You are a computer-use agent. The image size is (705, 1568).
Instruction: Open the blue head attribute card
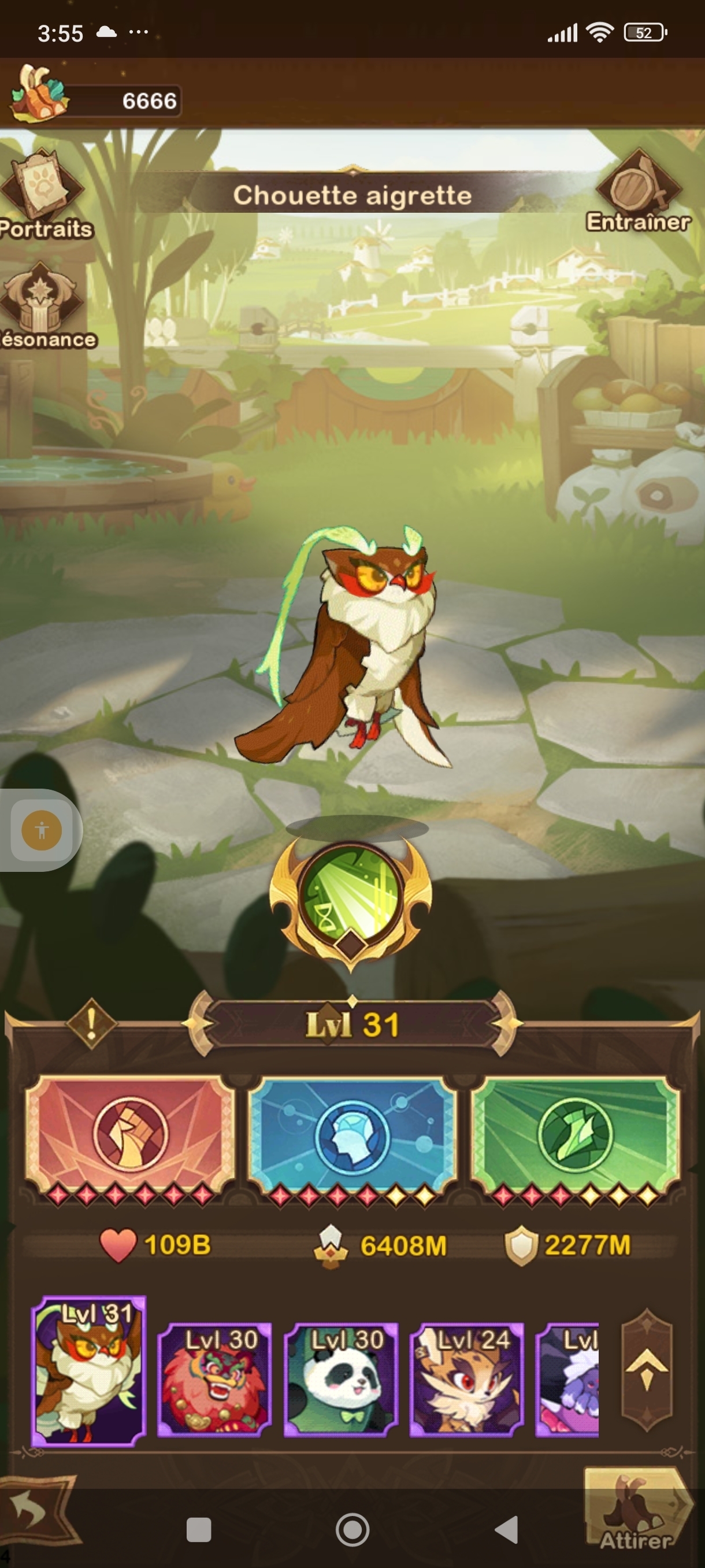coord(352,1135)
